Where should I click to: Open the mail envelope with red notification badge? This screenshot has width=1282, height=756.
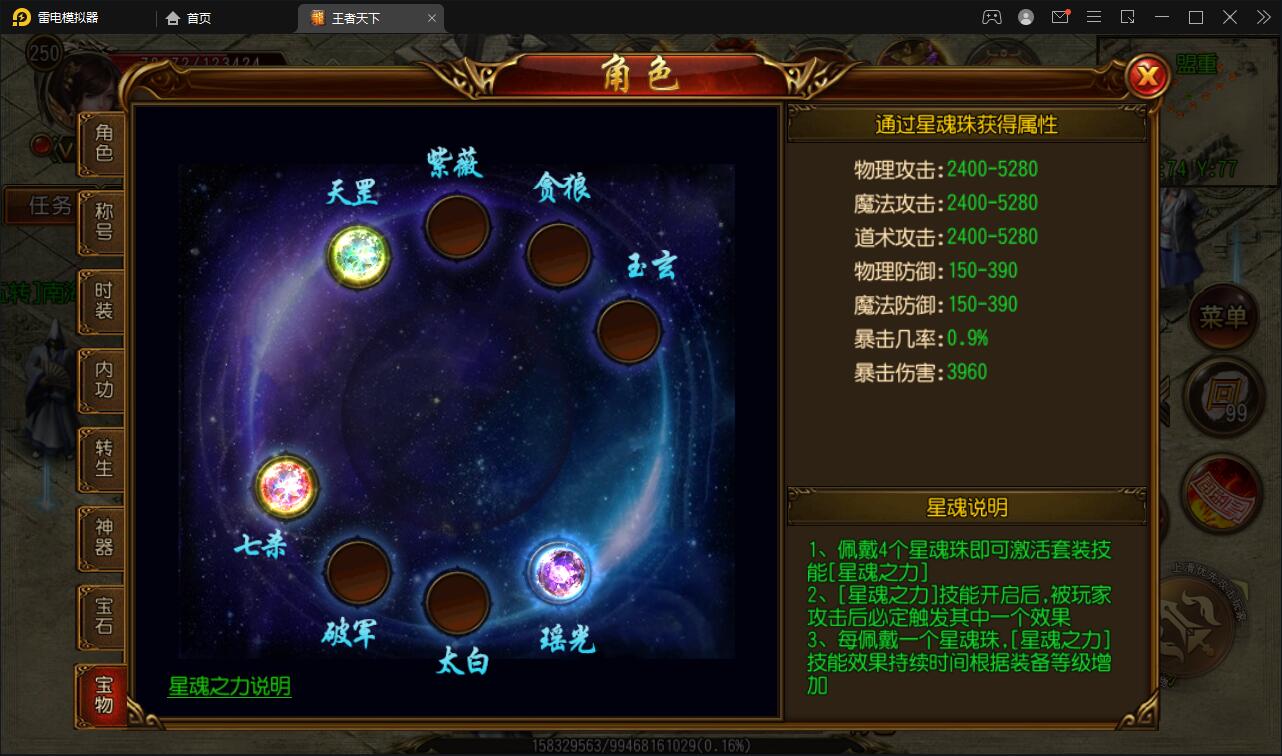click(1060, 17)
